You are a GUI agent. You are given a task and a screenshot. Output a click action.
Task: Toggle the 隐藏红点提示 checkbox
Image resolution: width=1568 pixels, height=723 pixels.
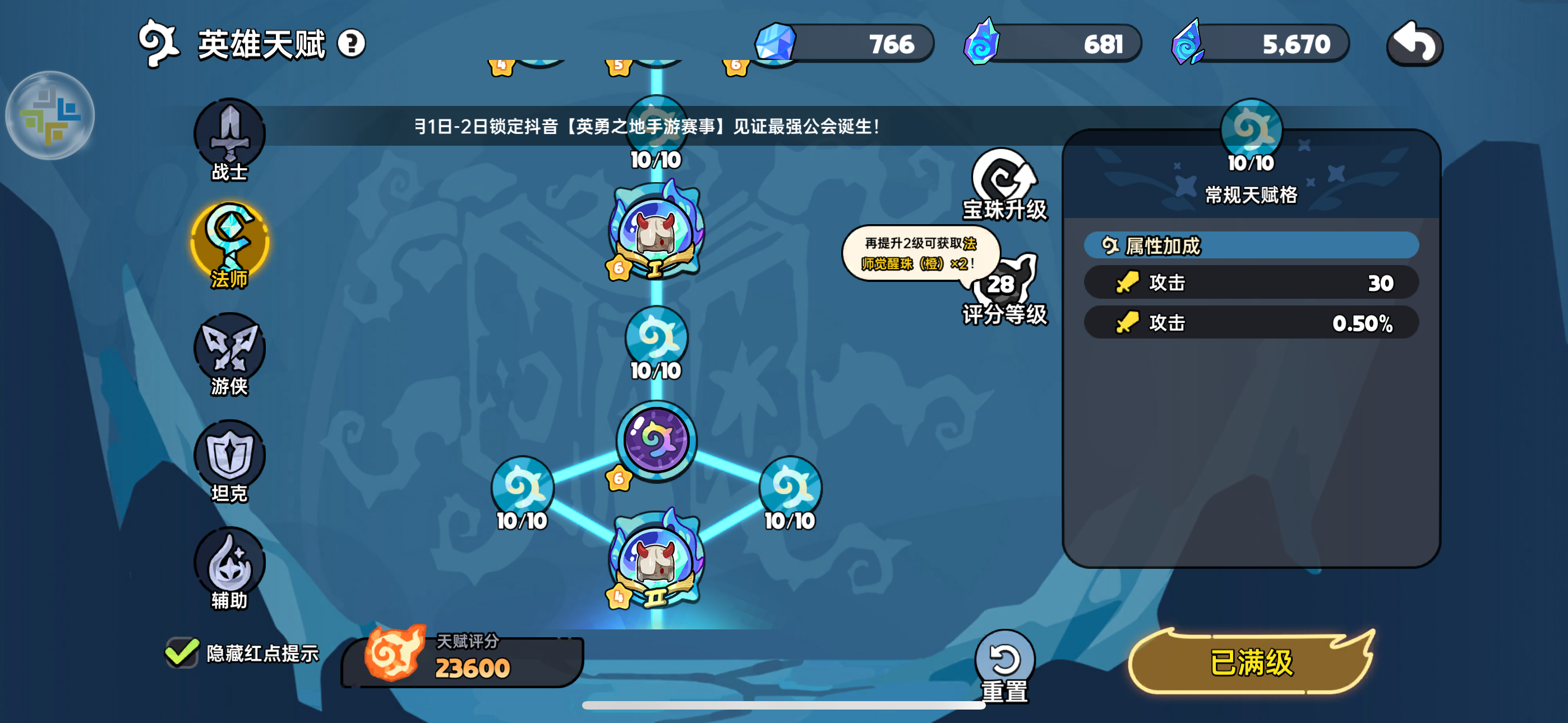(x=182, y=652)
